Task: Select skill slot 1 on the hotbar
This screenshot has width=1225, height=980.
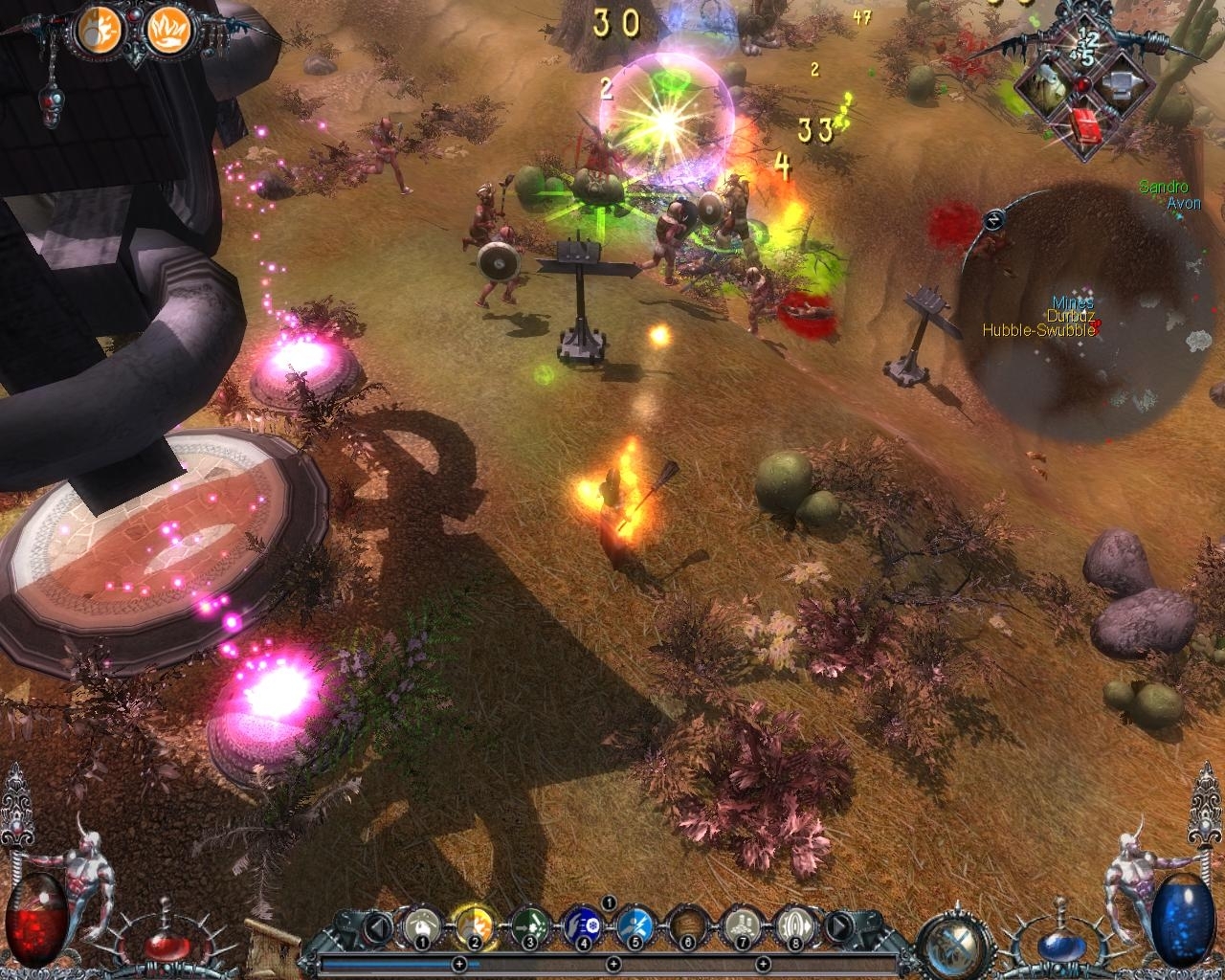Action: (x=420, y=925)
